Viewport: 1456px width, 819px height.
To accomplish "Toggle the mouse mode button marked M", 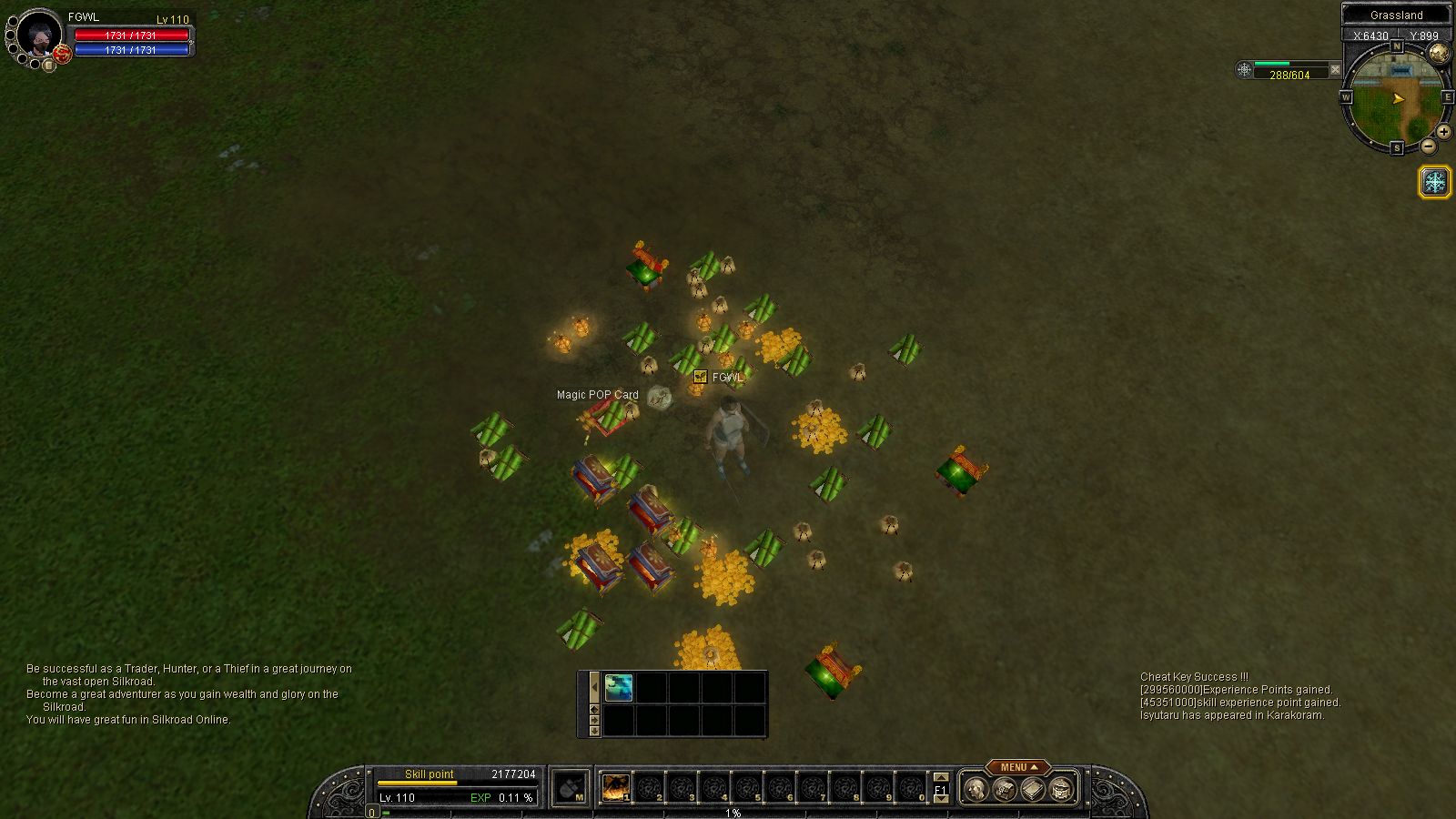I will pos(571,787).
